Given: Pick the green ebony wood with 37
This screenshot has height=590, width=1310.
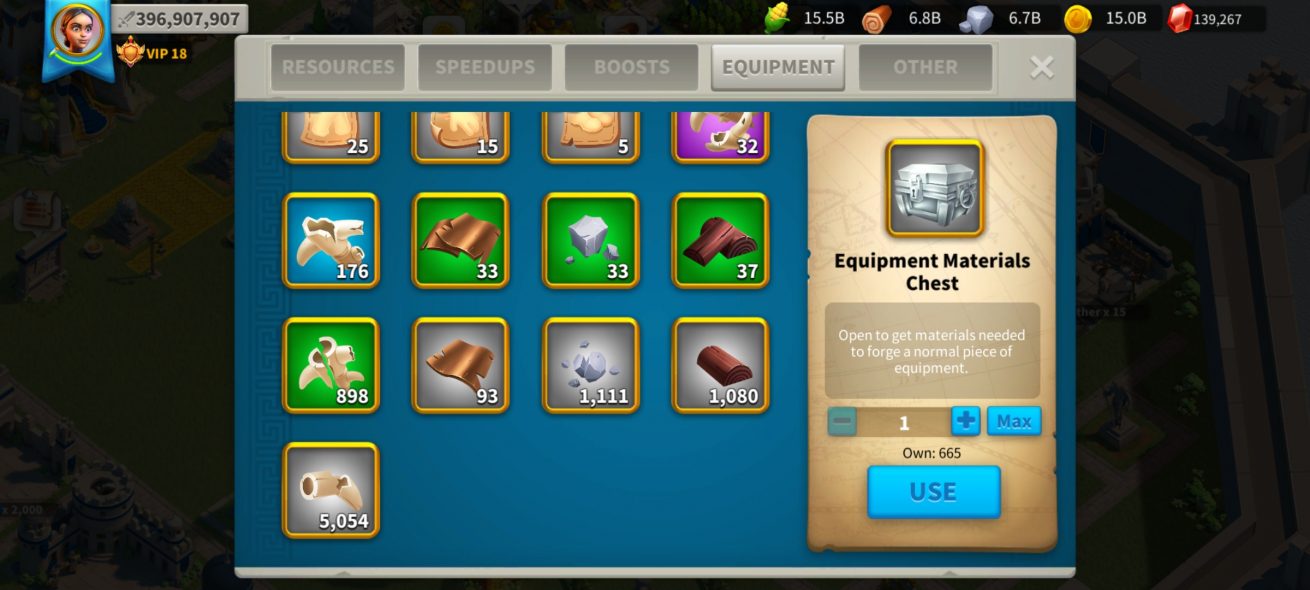Looking at the screenshot, I should tap(720, 241).
